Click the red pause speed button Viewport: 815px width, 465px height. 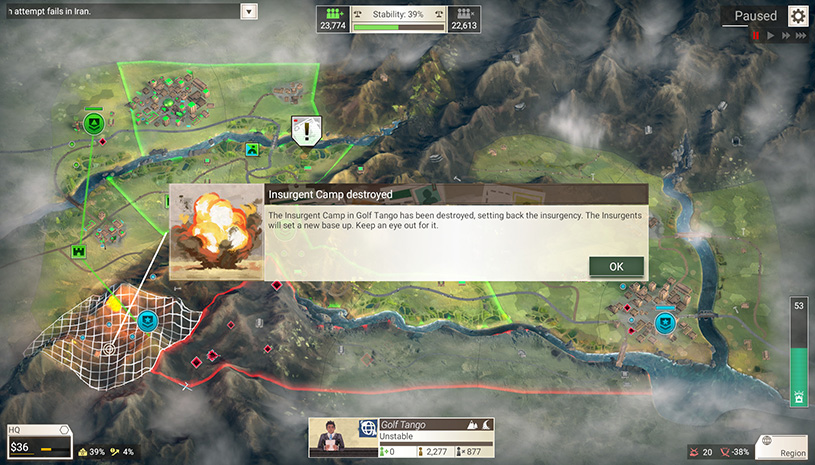click(x=757, y=35)
